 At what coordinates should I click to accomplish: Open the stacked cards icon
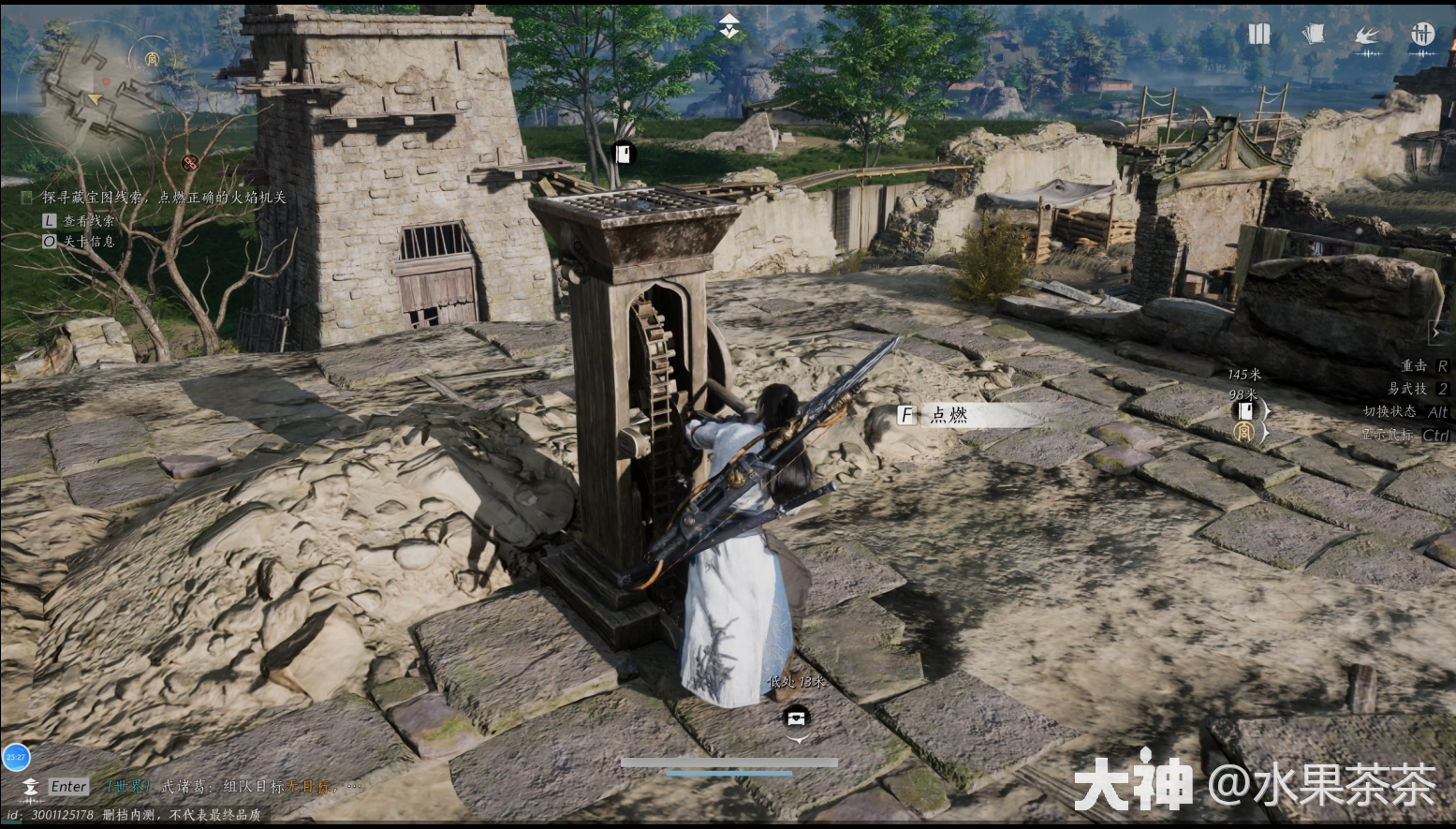pos(1313,35)
